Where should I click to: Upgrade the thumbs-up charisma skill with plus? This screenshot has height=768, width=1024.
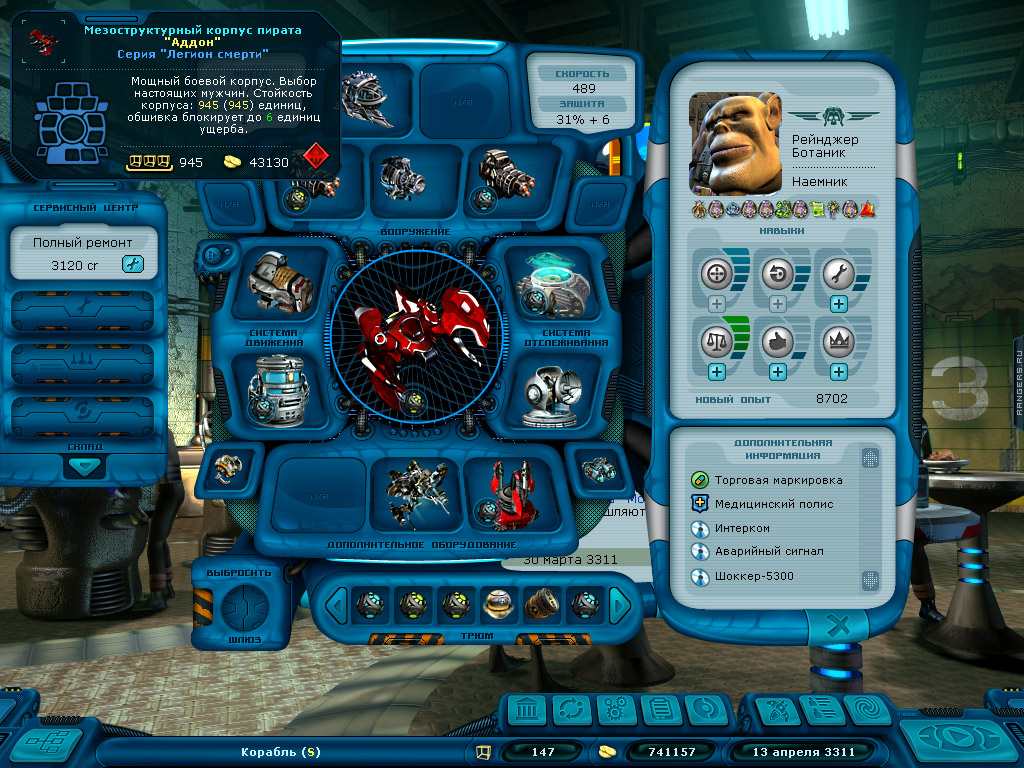[x=777, y=371]
